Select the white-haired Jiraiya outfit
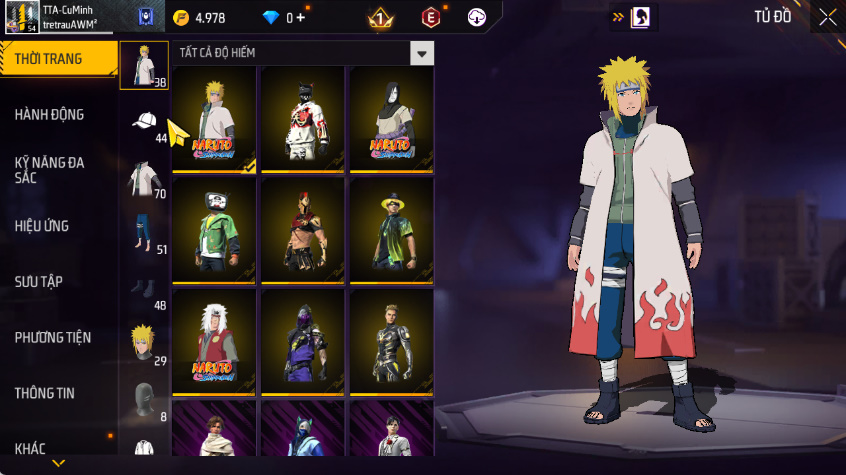Image resolution: width=846 pixels, height=475 pixels. pos(214,342)
